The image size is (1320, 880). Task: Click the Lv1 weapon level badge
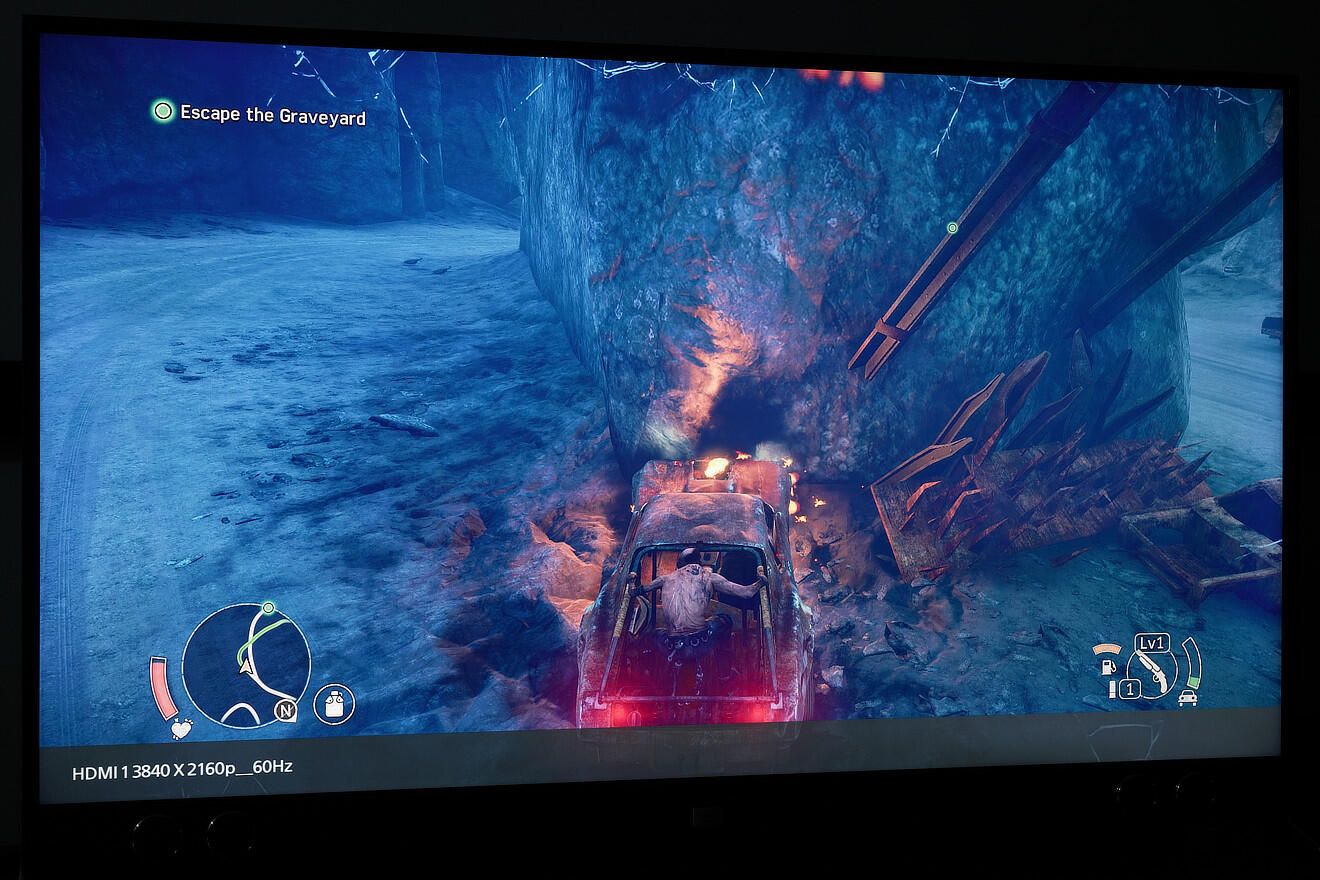(x=1152, y=643)
